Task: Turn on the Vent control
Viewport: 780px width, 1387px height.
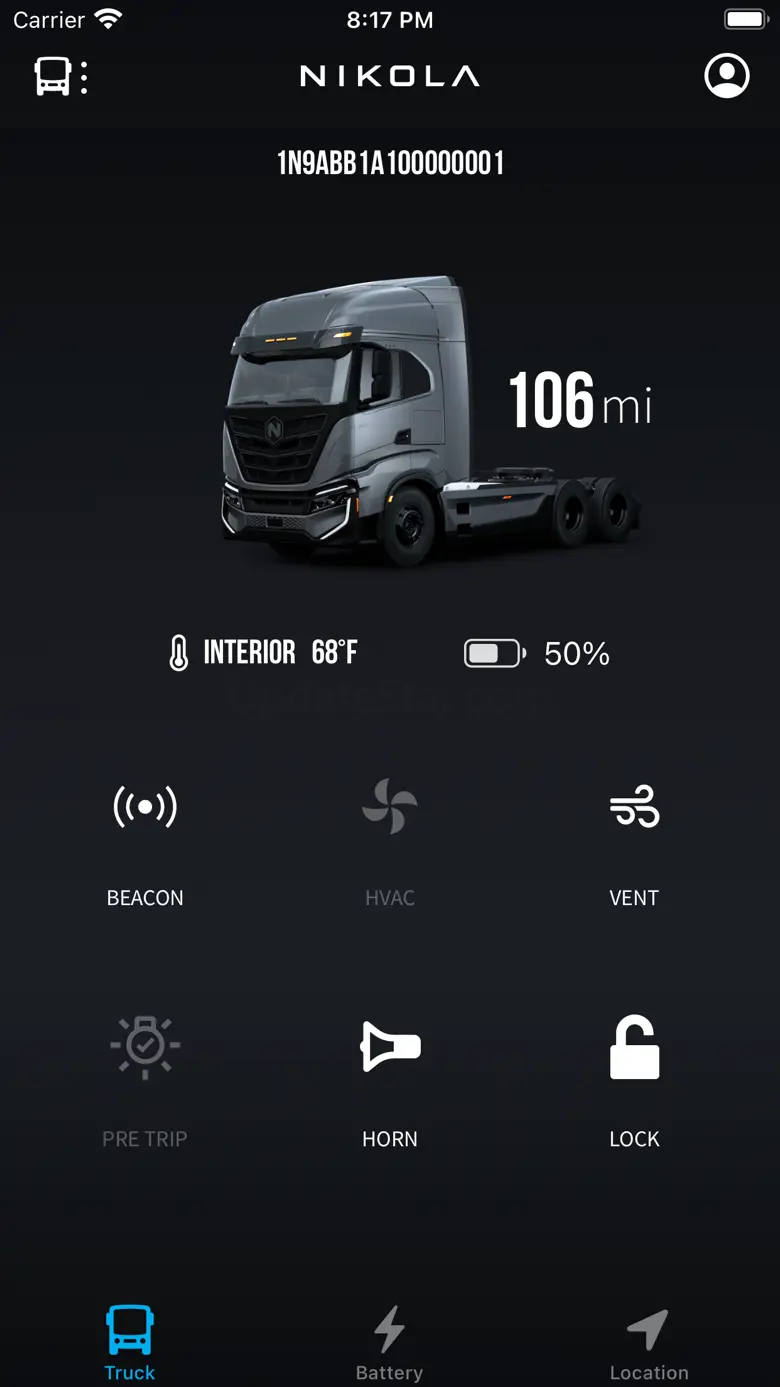Action: (x=634, y=807)
